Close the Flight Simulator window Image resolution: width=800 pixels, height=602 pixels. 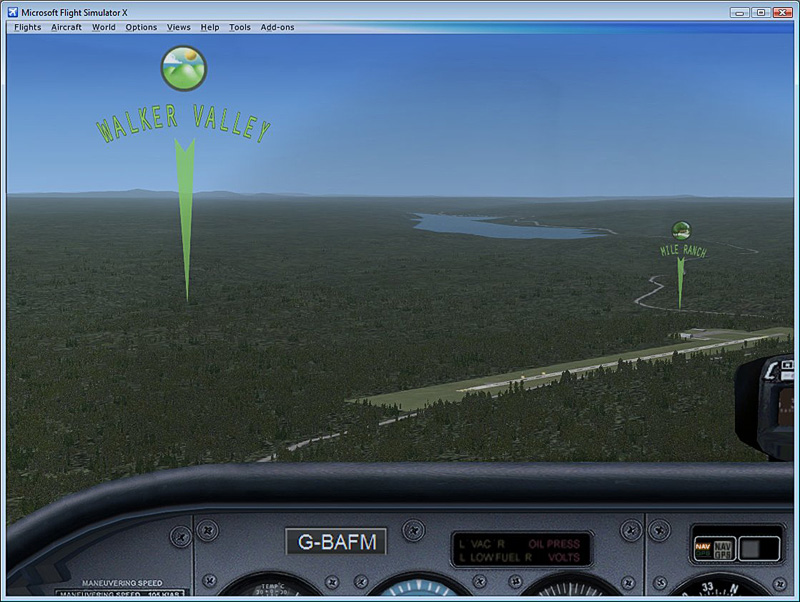click(781, 12)
